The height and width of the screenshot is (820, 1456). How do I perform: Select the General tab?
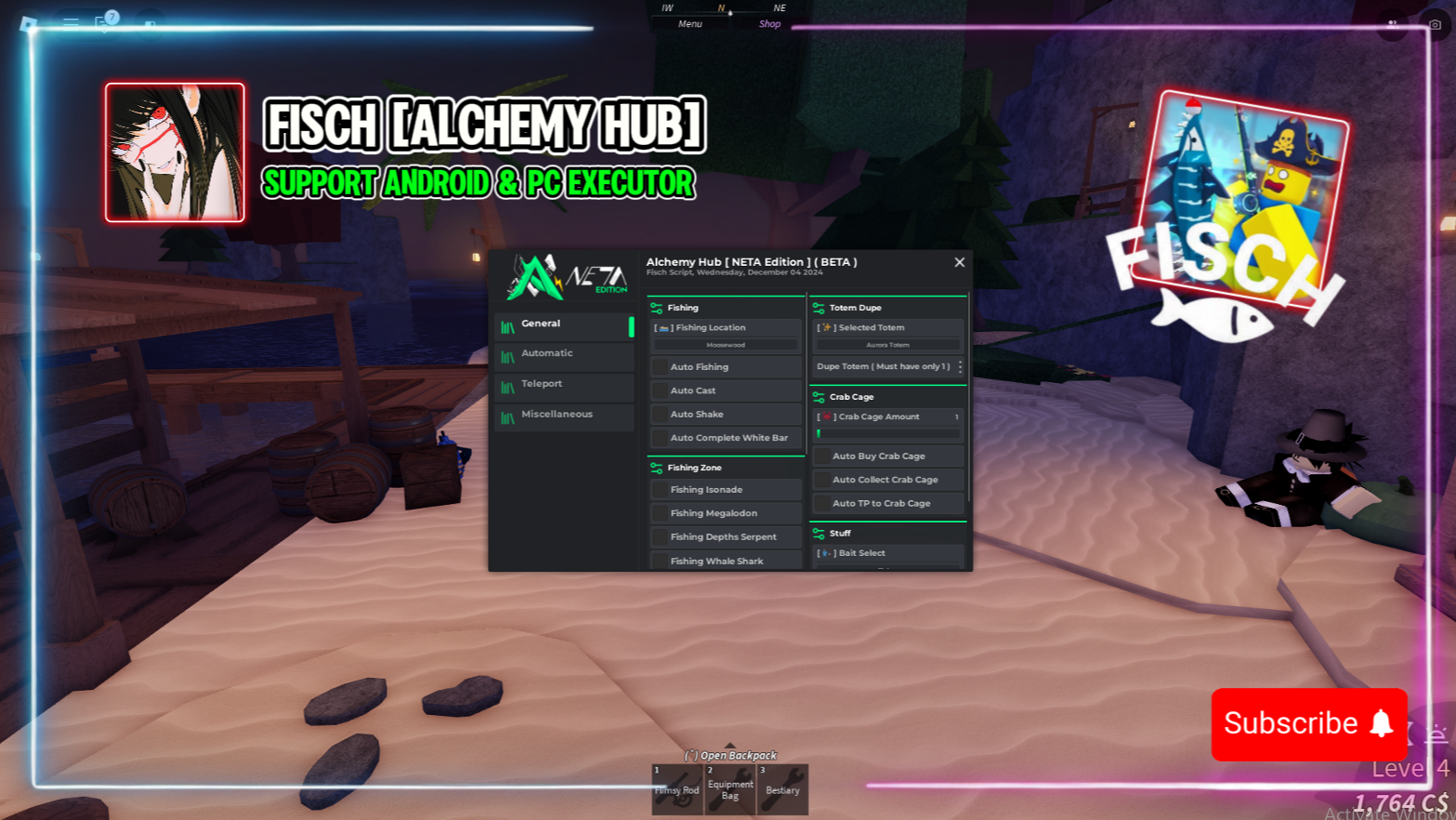click(564, 324)
